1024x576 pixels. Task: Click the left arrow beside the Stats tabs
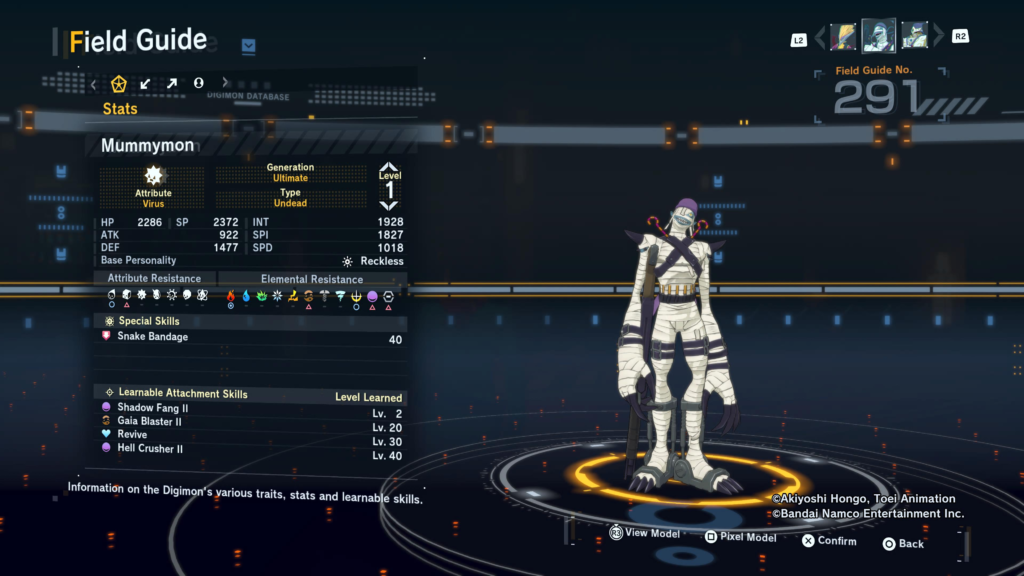coord(94,84)
